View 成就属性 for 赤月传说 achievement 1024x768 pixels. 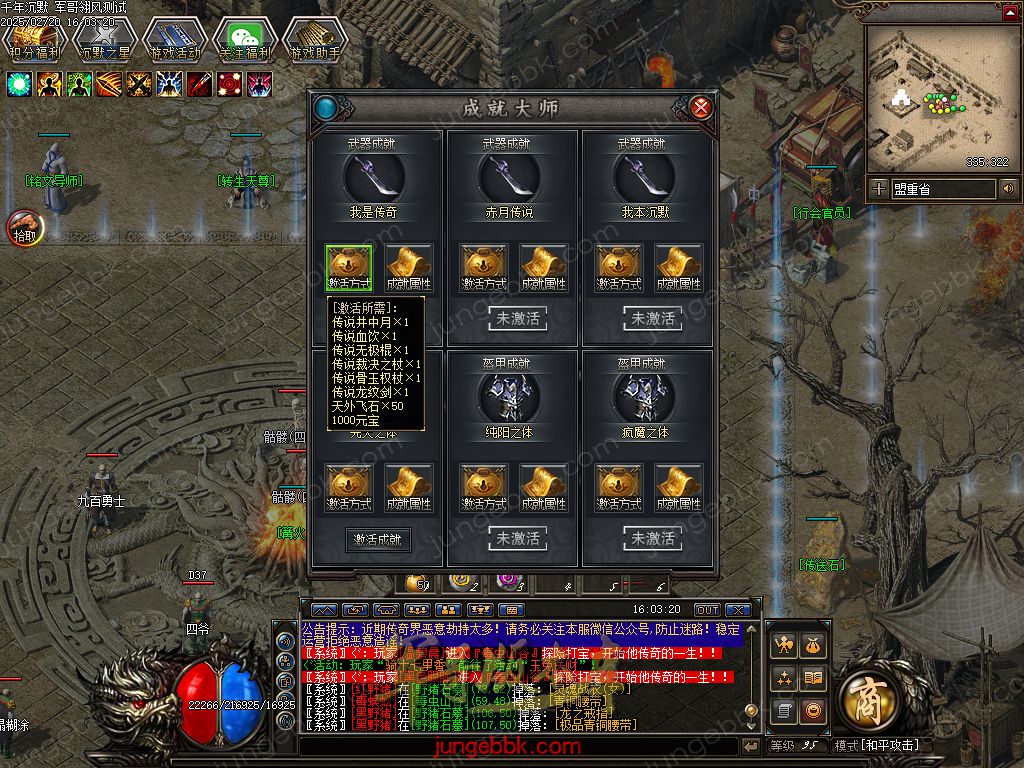pyautogui.click(x=544, y=267)
